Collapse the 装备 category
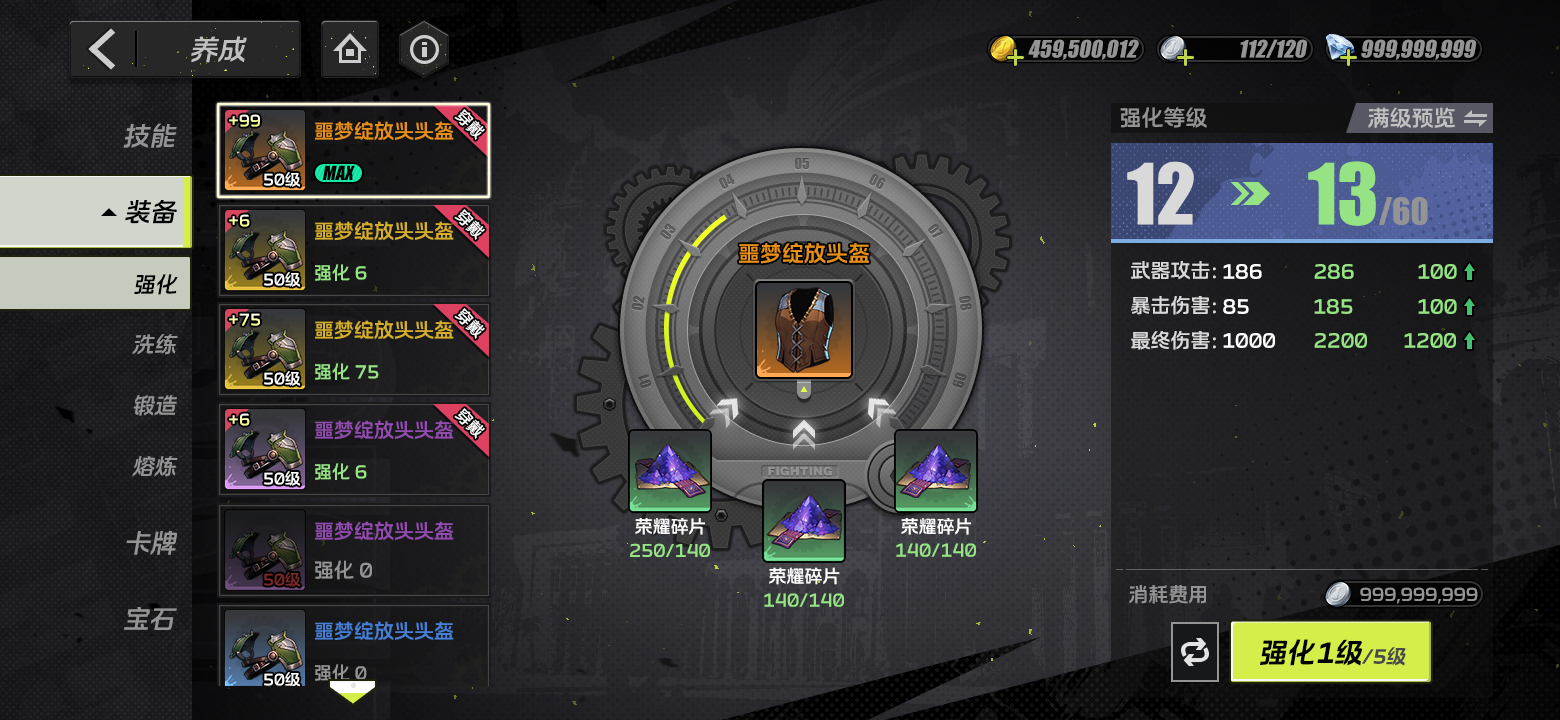 click(x=140, y=212)
